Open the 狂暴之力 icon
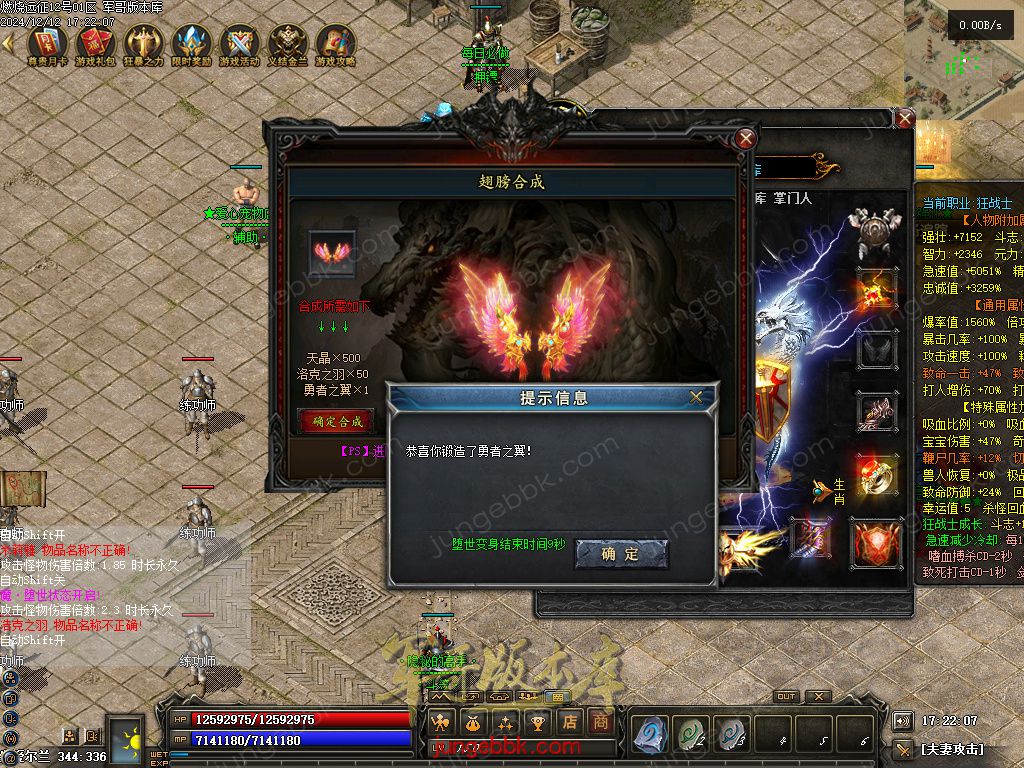Viewport: 1024px width, 768px height. point(143,44)
